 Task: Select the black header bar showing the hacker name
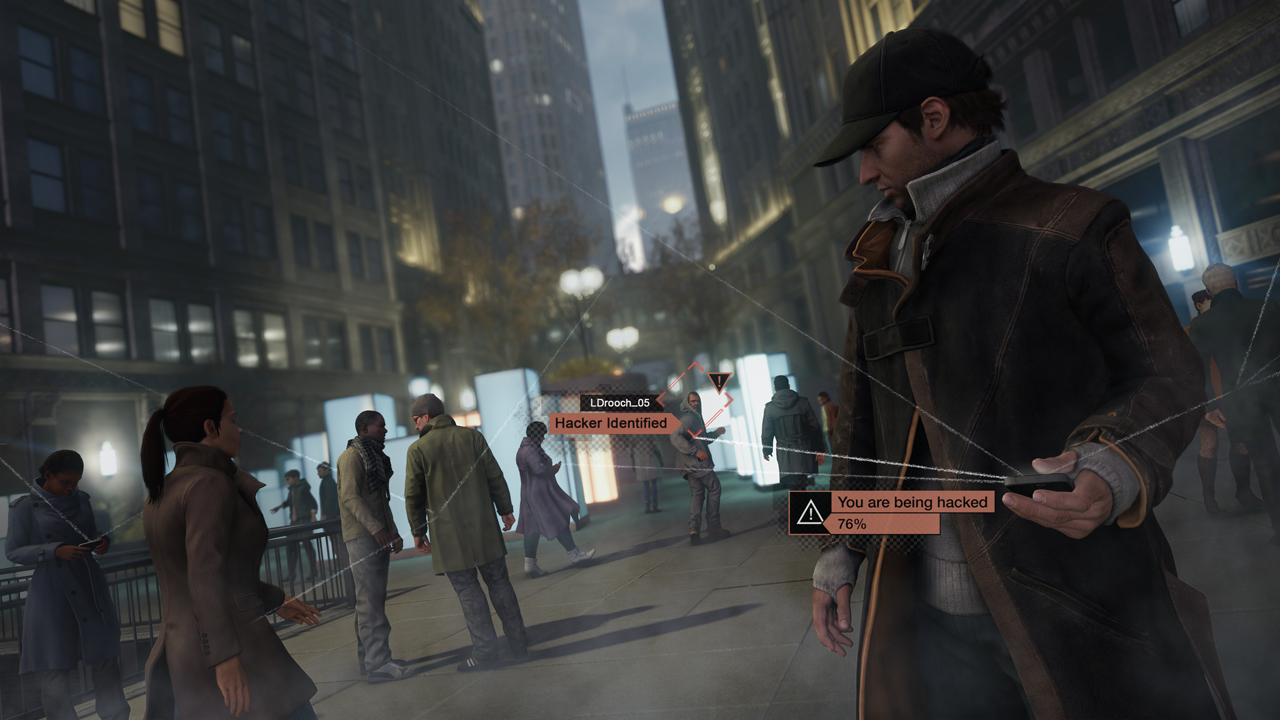point(620,402)
